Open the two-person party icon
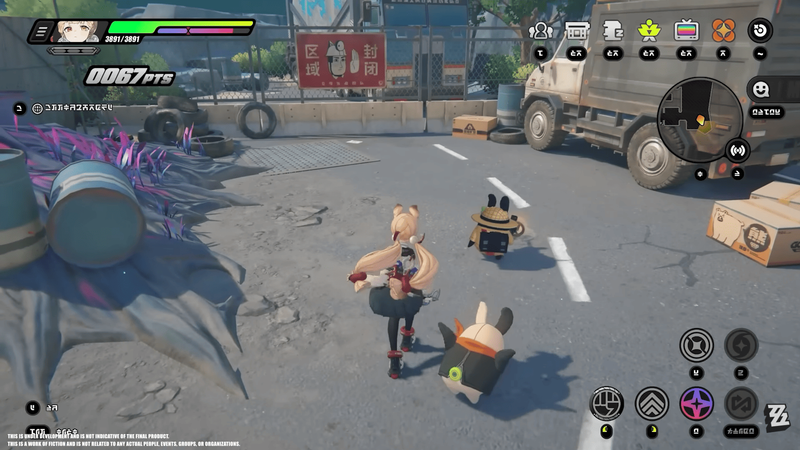Viewport: 800px width, 450px height. coord(541,30)
